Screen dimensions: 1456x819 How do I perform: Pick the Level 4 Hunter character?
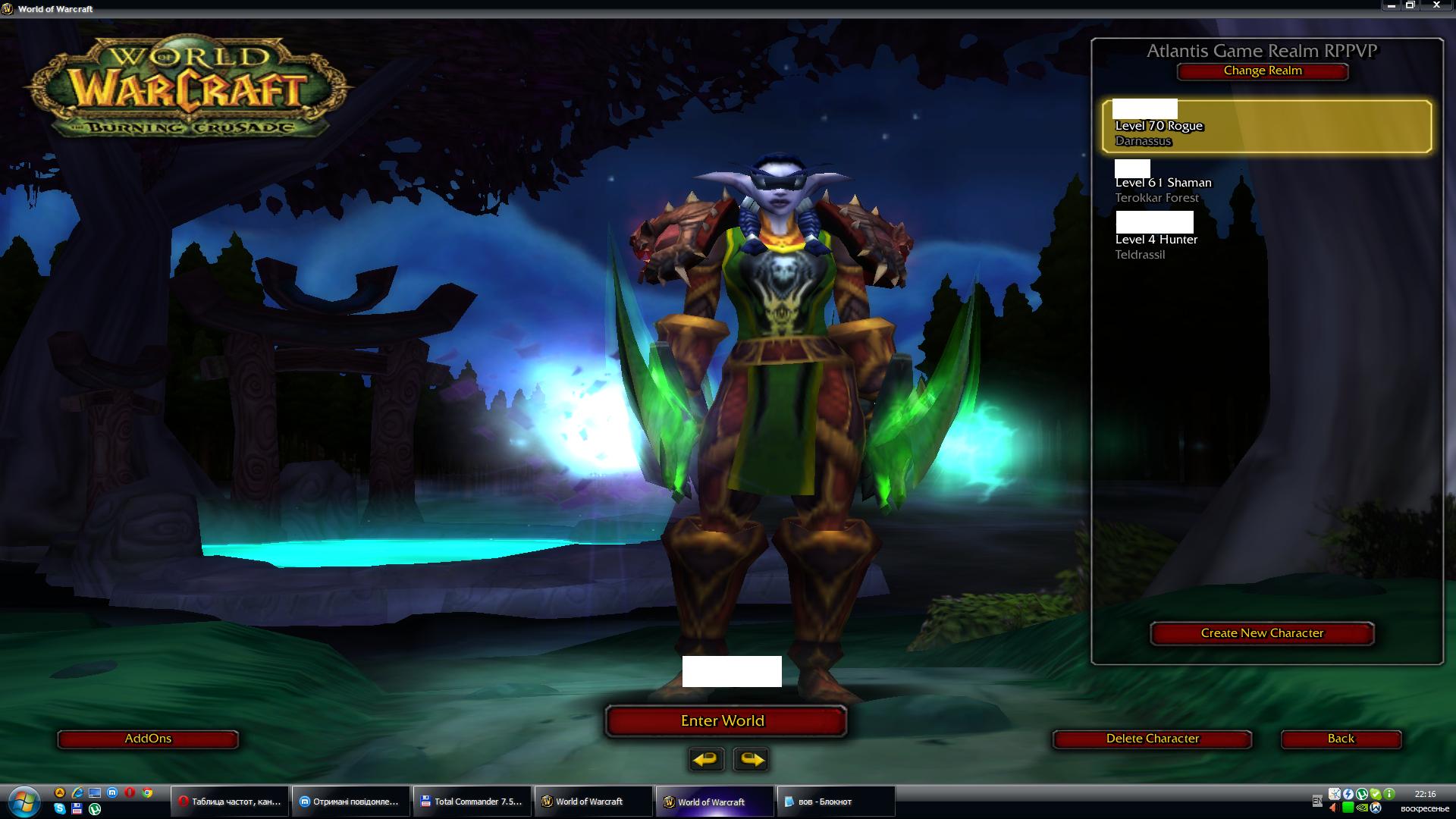tap(1266, 240)
